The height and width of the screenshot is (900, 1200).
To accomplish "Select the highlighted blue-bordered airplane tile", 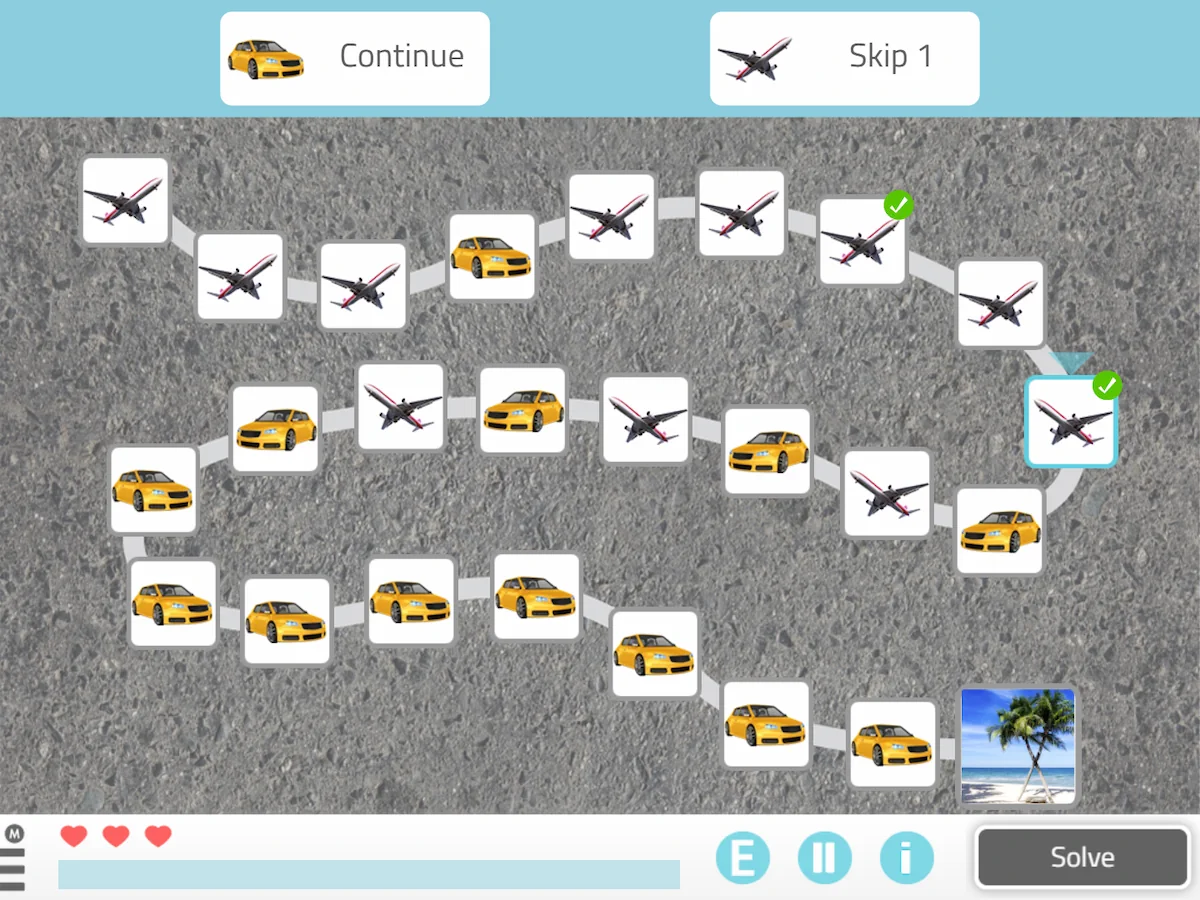I will click(1070, 422).
